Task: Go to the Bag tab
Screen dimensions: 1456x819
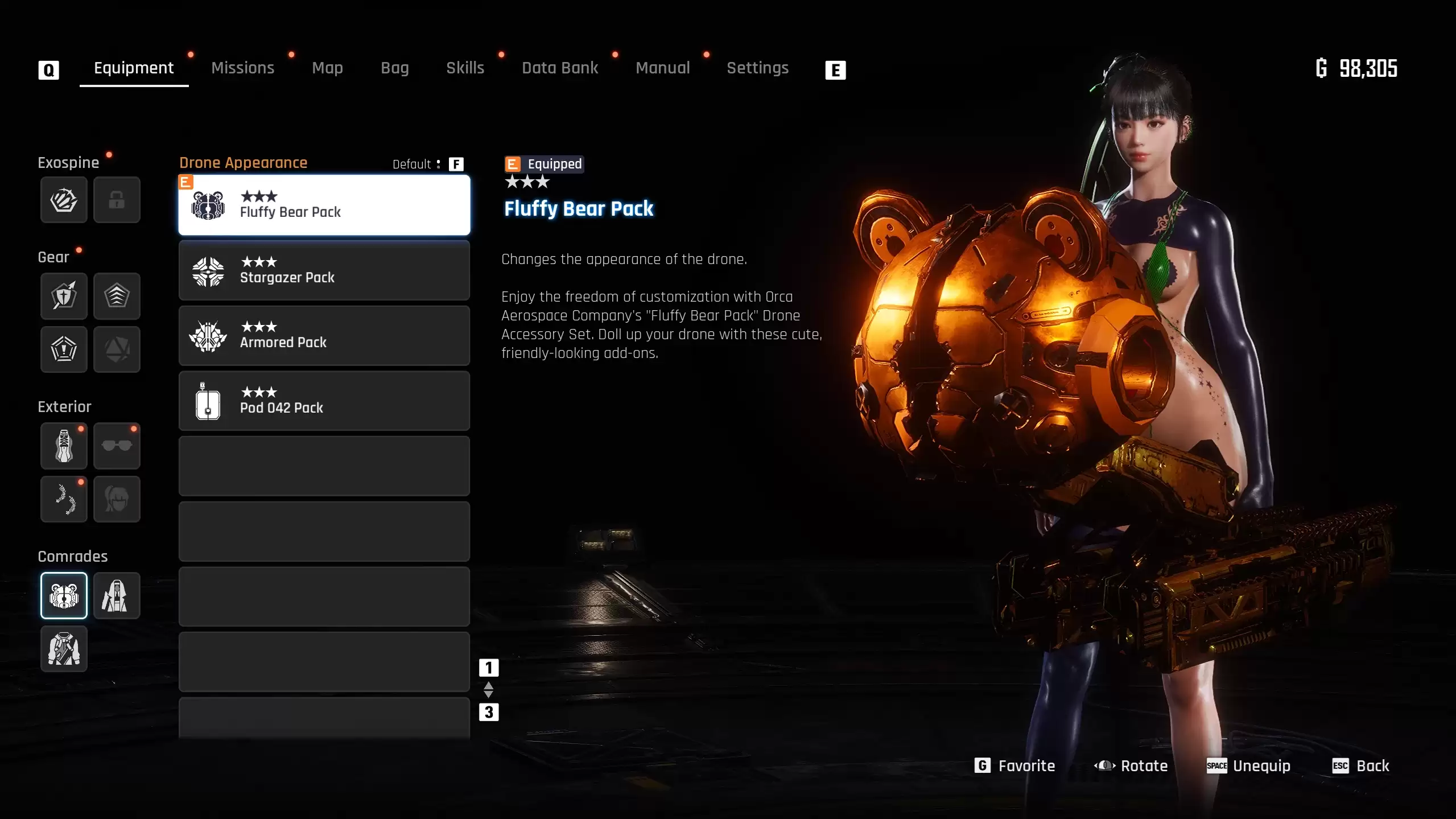Action: (x=394, y=68)
